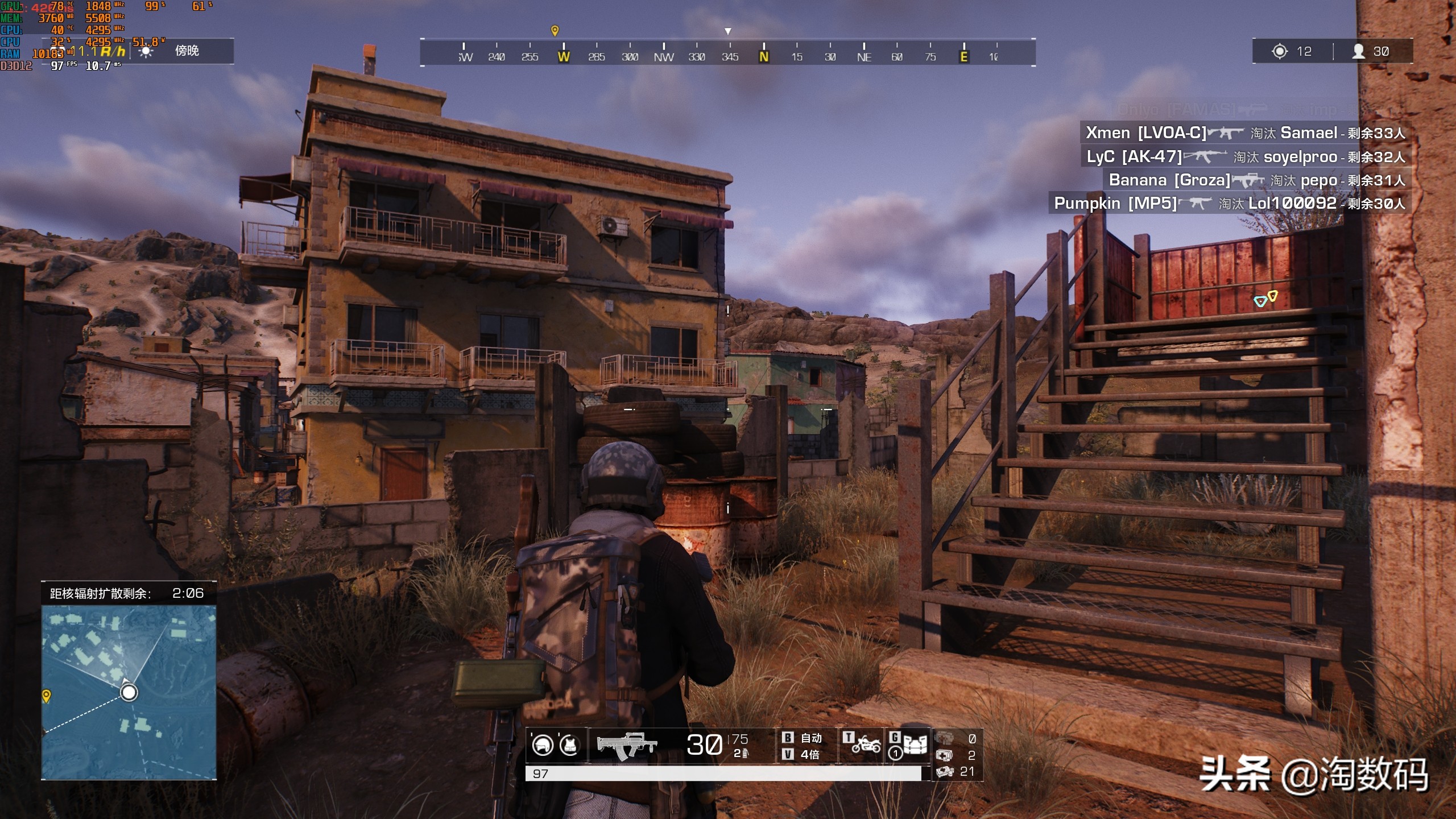Use the bandage item with 21 remaining

[945, 771]
